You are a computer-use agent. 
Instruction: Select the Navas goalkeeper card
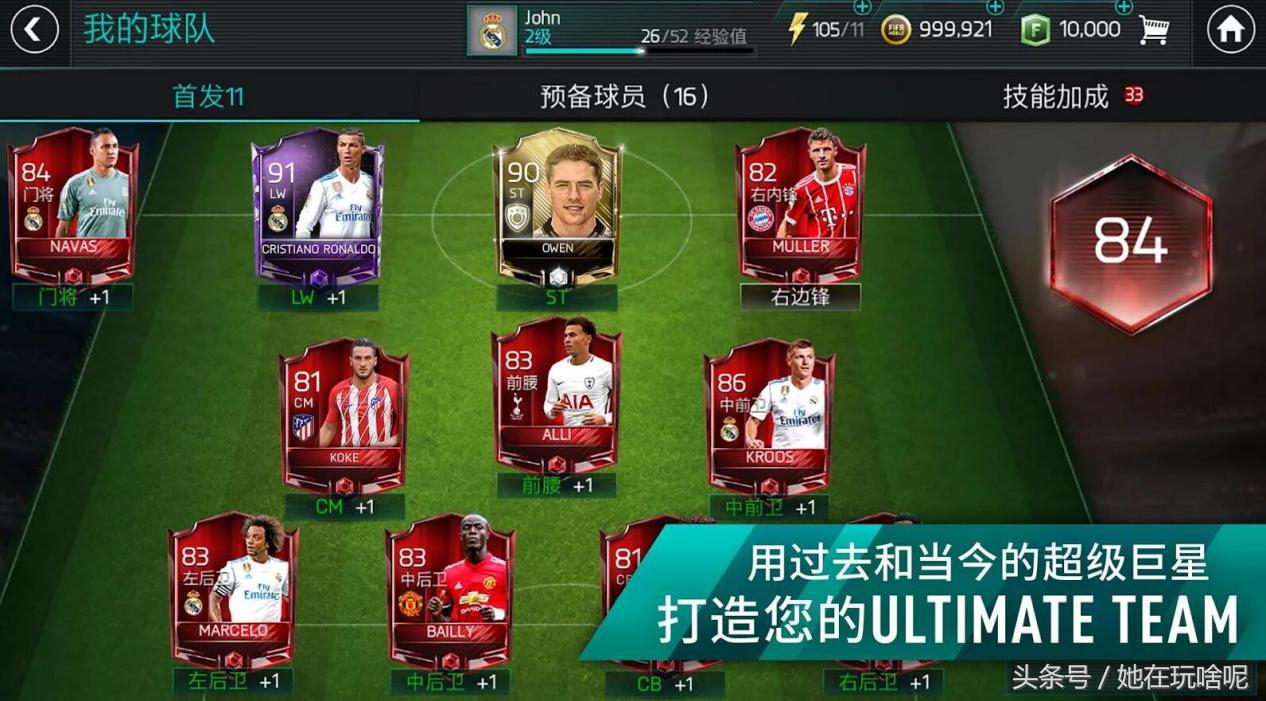click(x=72, y=205)
